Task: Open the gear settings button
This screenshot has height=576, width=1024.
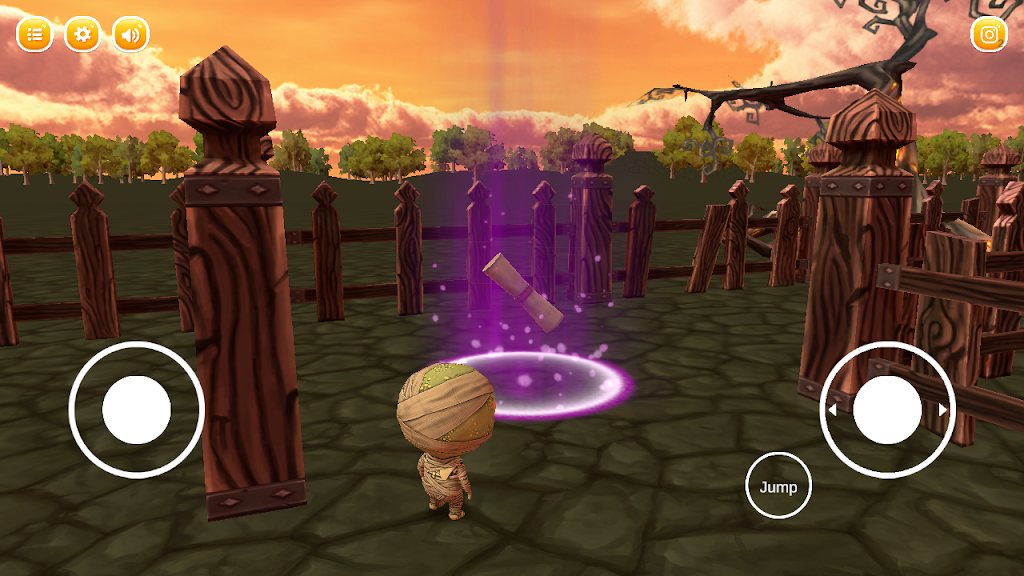Action: pos(82,35)
